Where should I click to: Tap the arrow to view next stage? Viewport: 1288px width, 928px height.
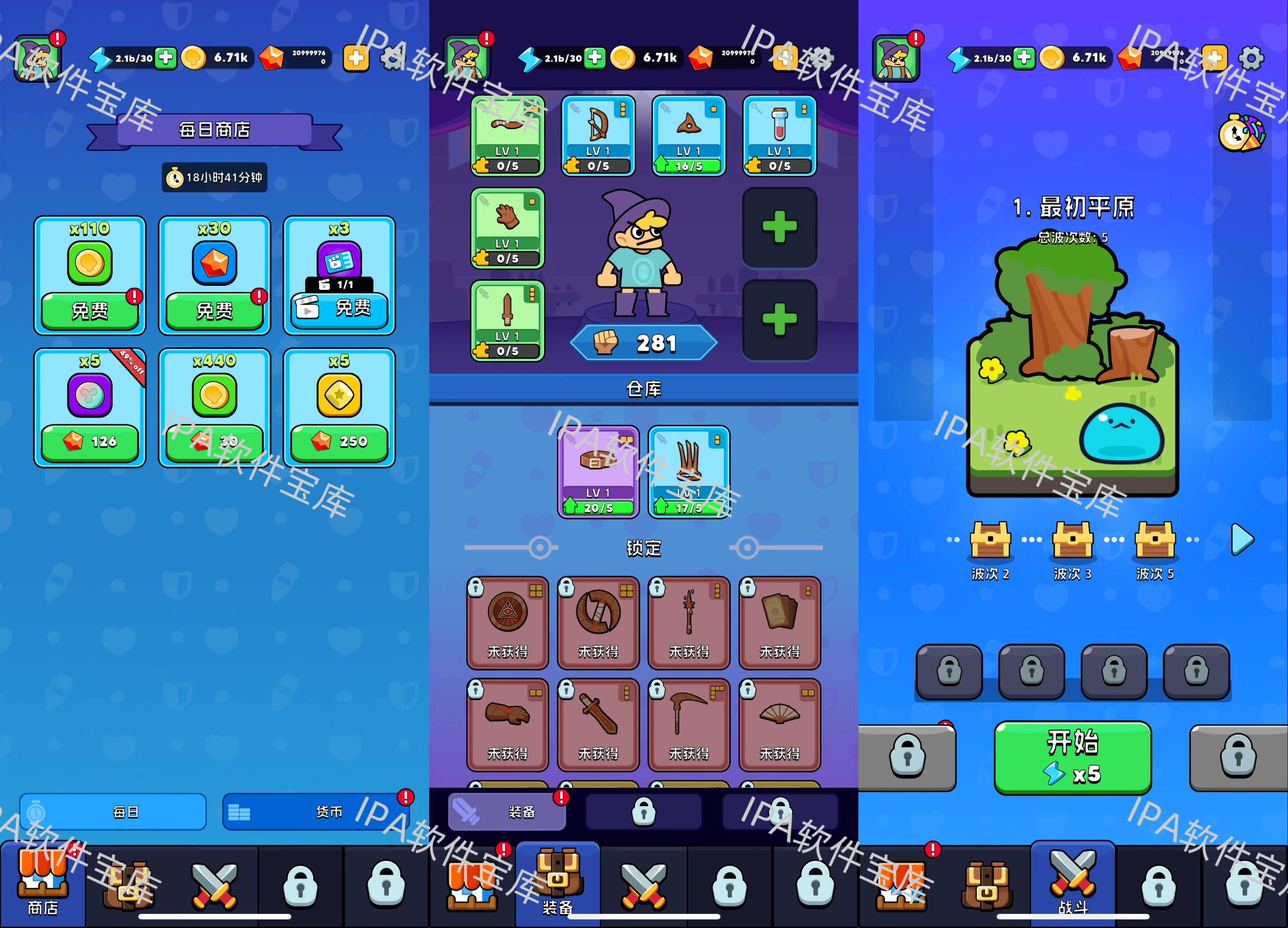click(x=1243, y=539)
